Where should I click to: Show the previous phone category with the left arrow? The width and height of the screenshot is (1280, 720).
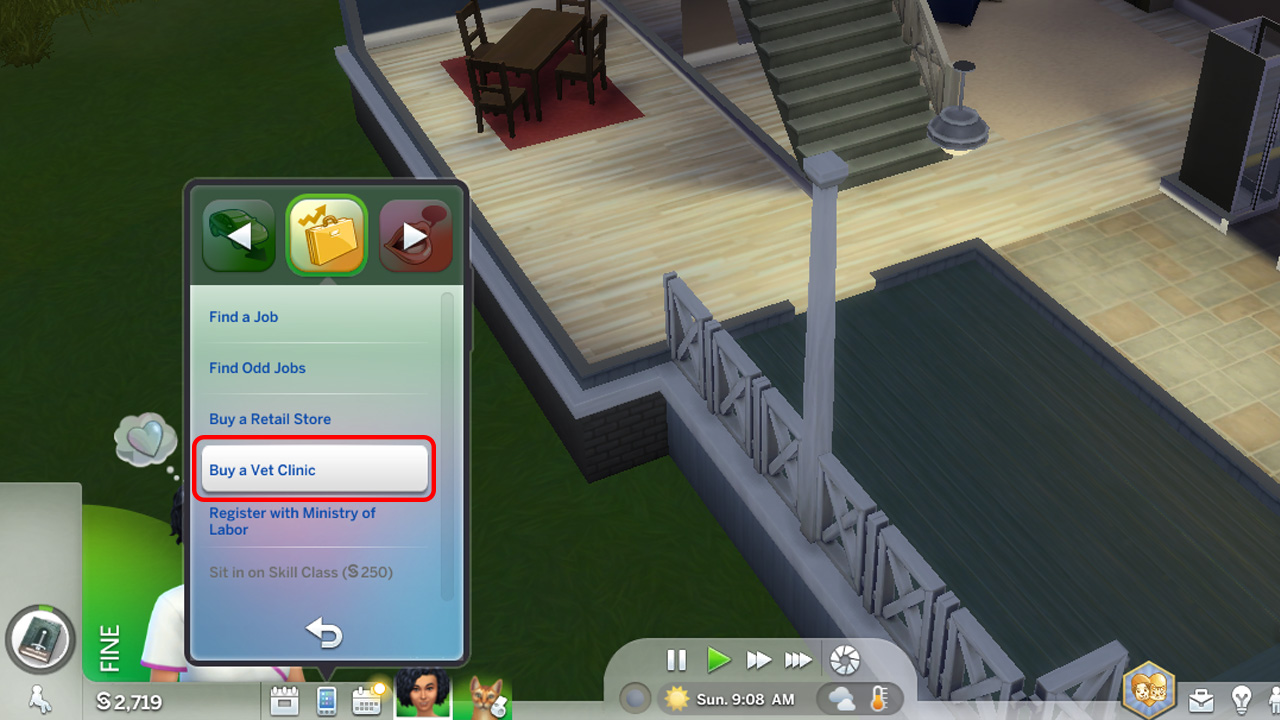pos(238,236)
